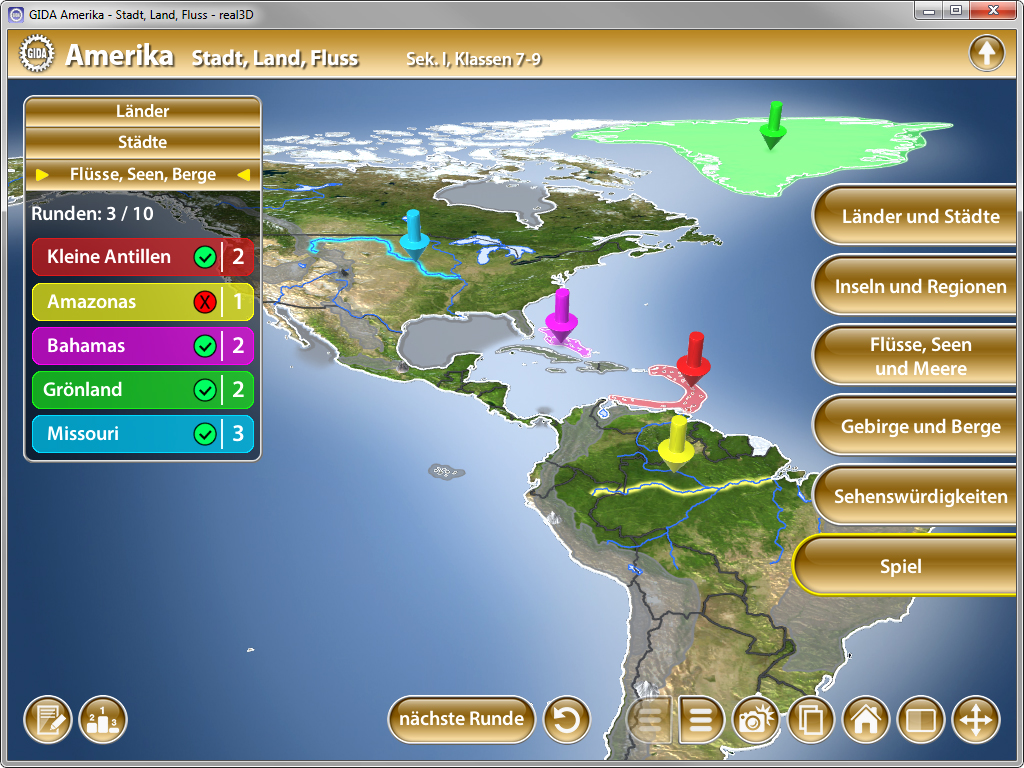1024x768 pixels.
Task: Choose Gebirge und Berge
Action: [x=920, y=427]
